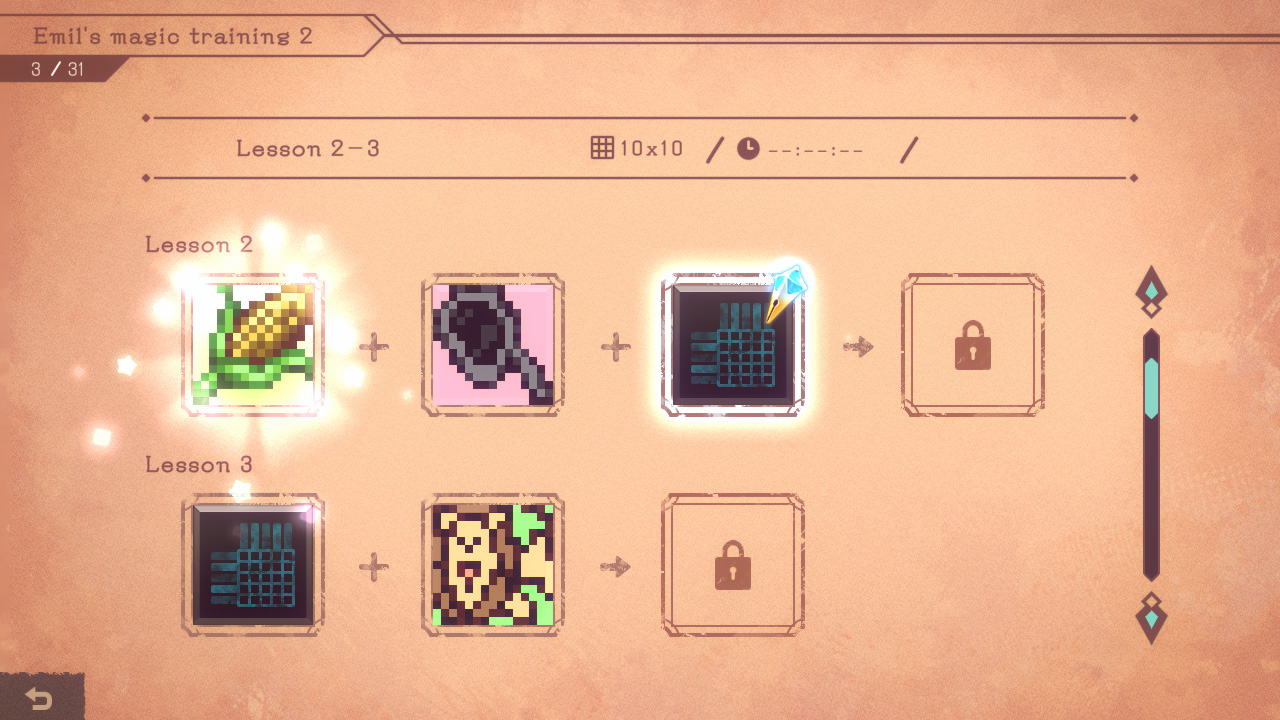Click the frying pan ingredient tile

pyautogui.click(x=493, y=345)
